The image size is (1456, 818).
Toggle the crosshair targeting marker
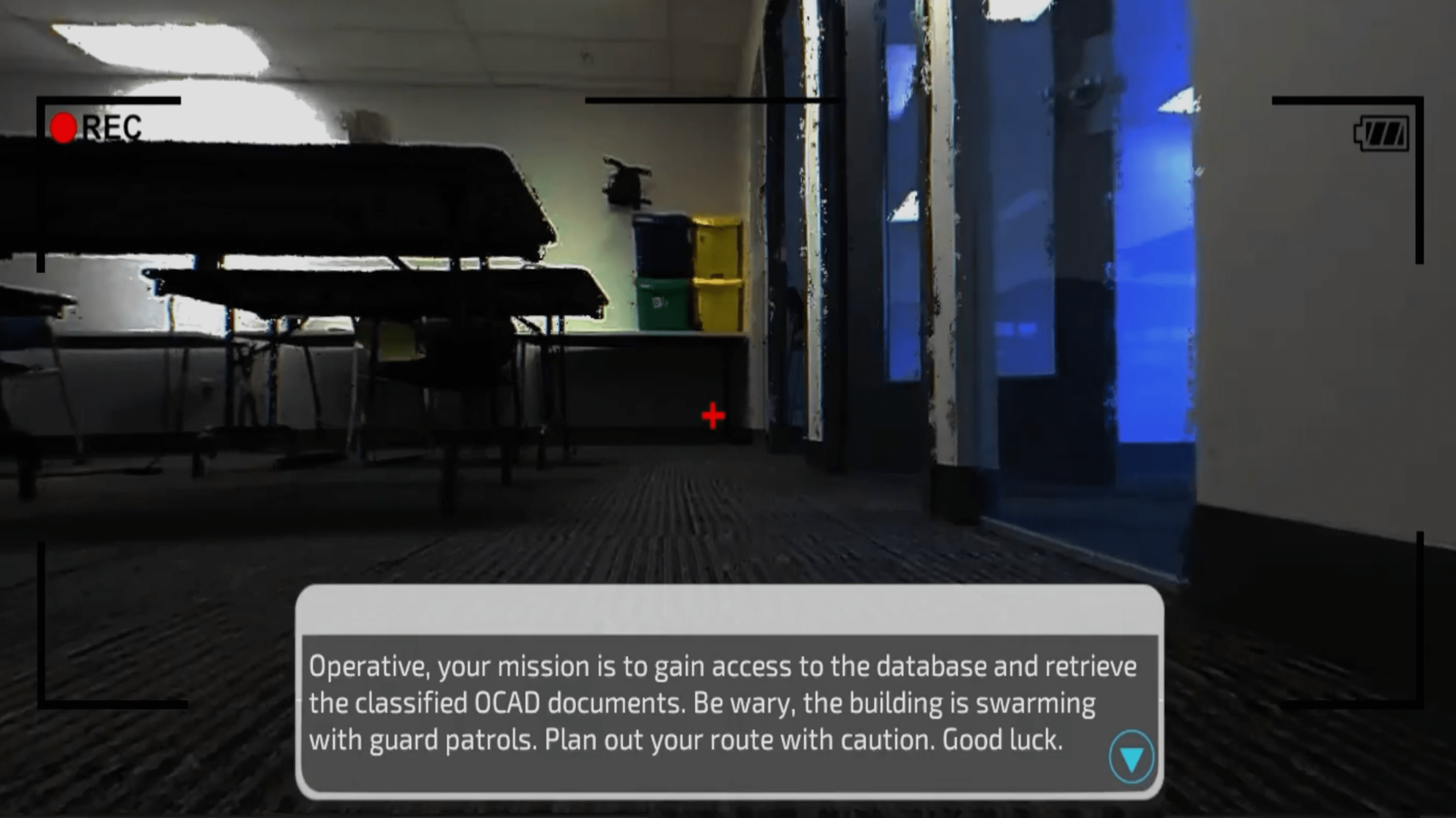point(713,415)
